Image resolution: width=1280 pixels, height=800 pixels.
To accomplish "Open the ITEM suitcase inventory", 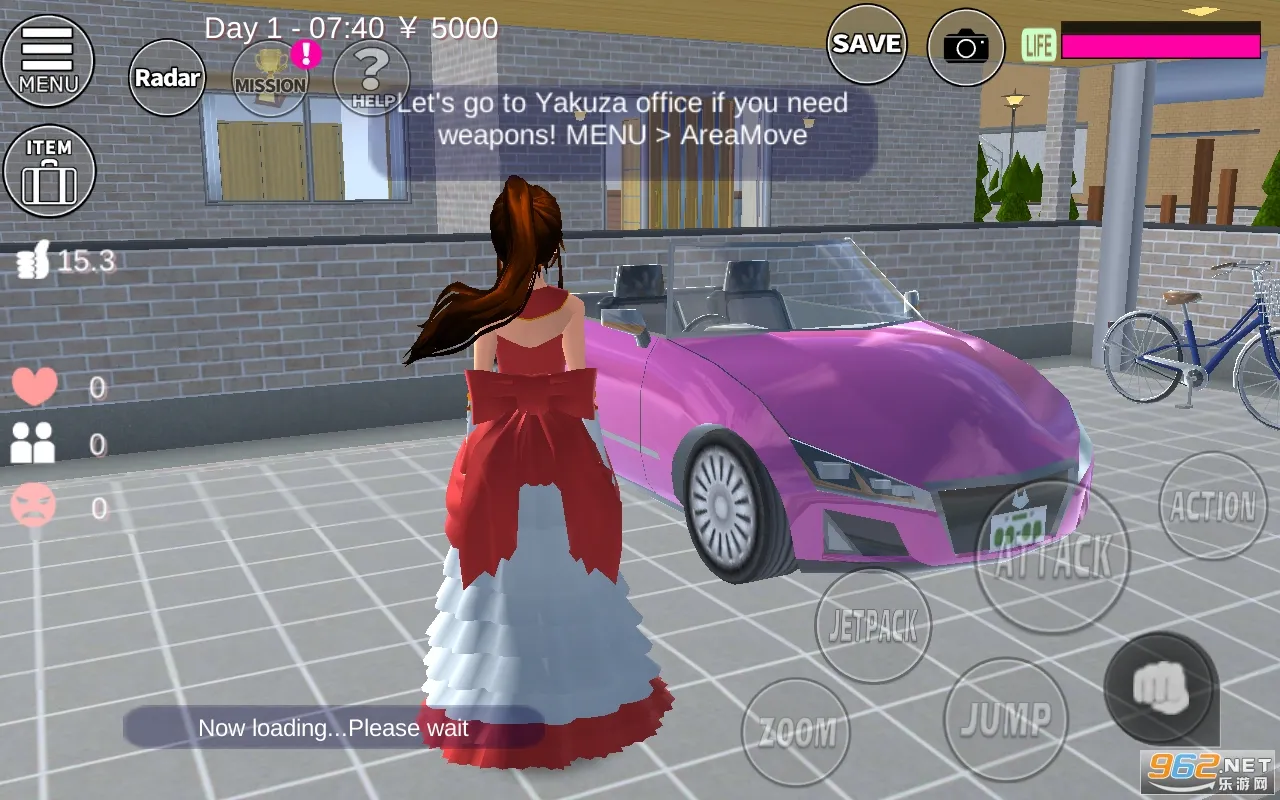I will click(49, 170).
